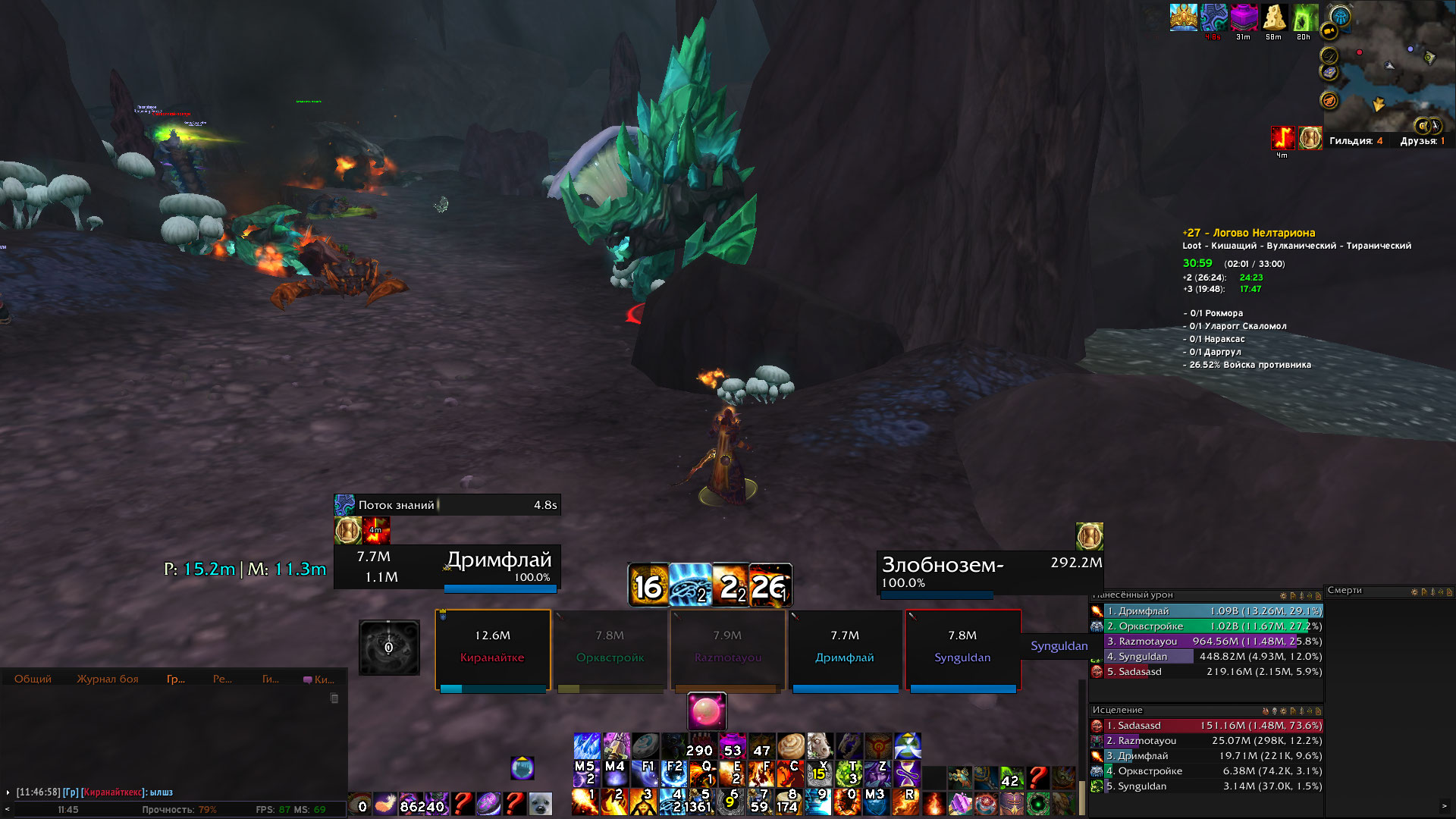The width and height of the screenshot is (1456, 819).
Task: Click the Смерти deaths meter header
Action: pyautogui.click(x=1345, y=591)
